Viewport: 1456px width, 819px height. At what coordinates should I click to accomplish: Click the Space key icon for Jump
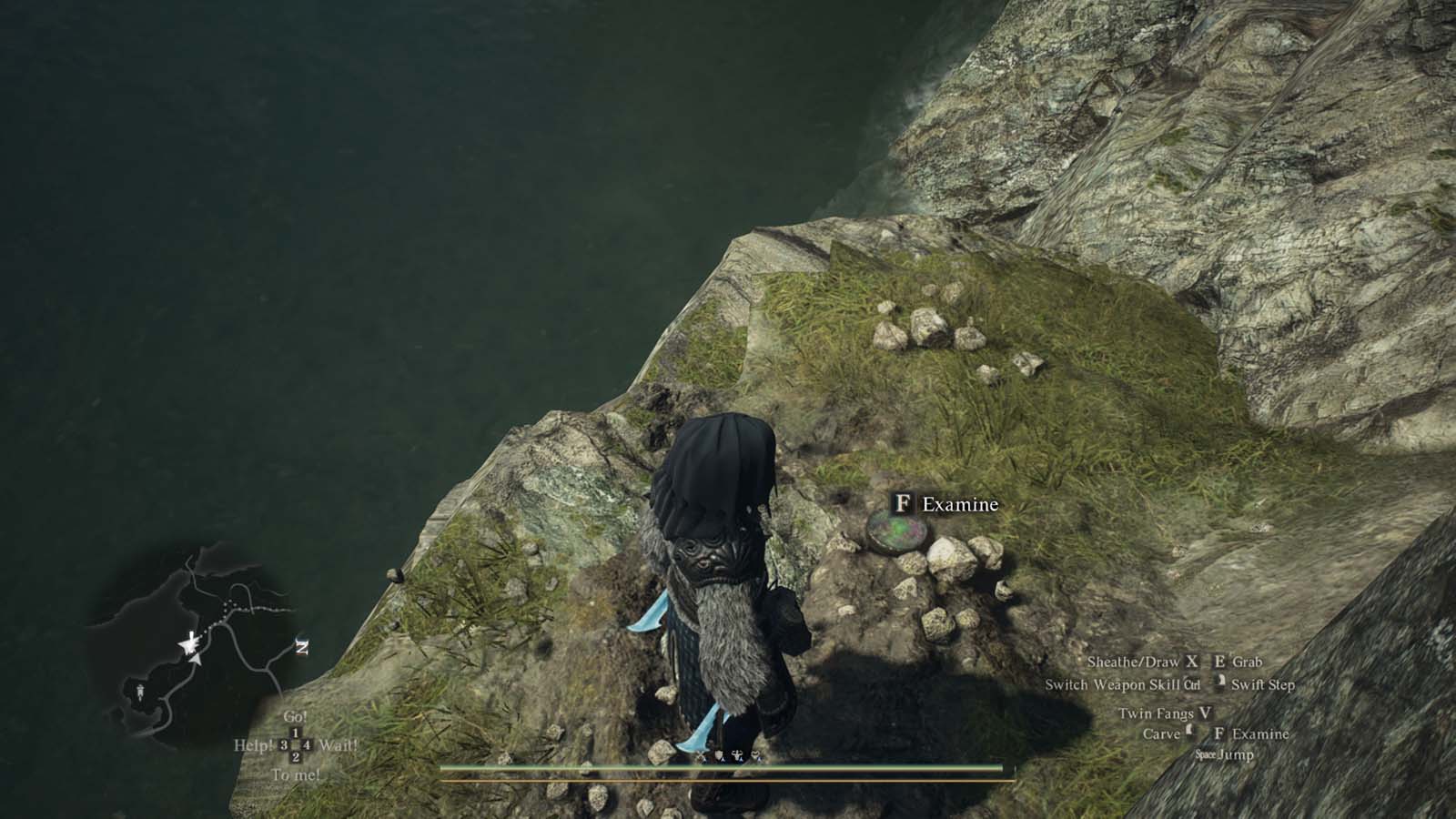pos(1207,753)
